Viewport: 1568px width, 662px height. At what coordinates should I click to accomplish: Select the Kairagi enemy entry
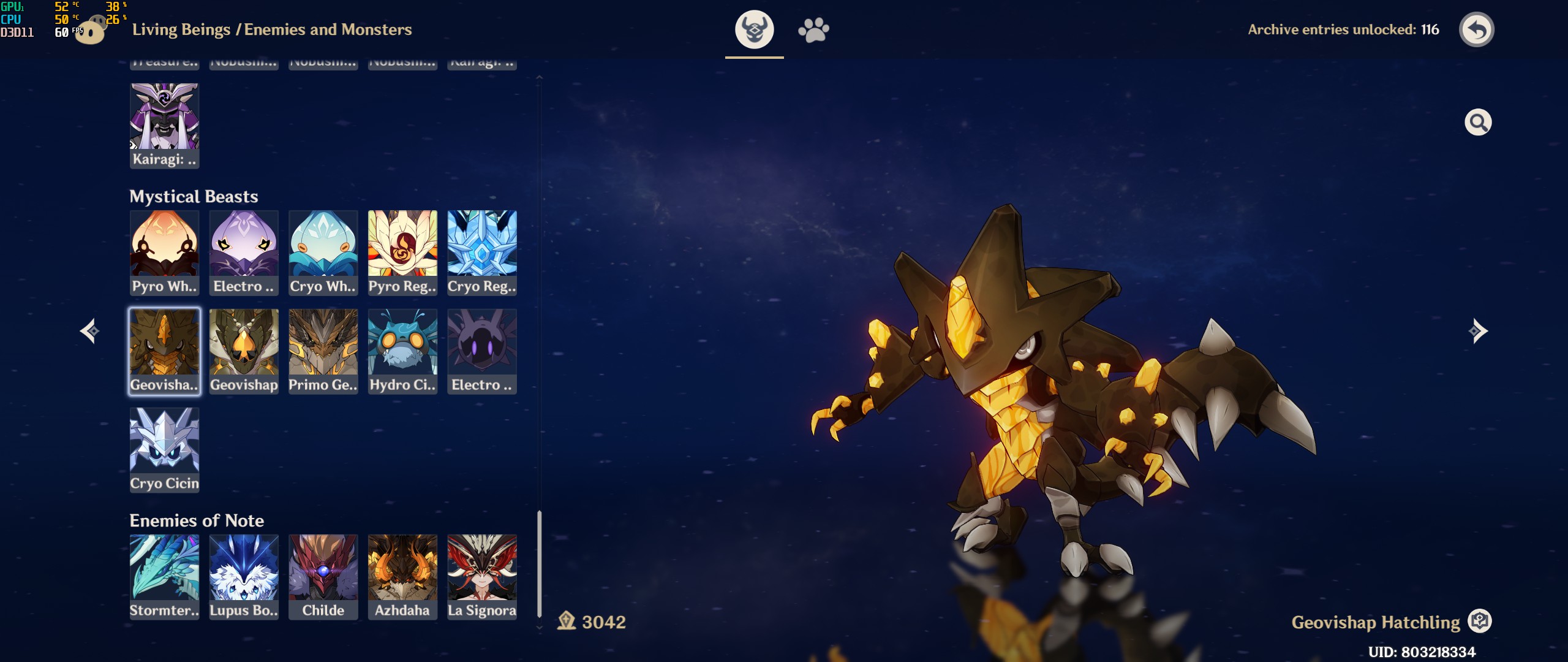click(x=164, y=125)
